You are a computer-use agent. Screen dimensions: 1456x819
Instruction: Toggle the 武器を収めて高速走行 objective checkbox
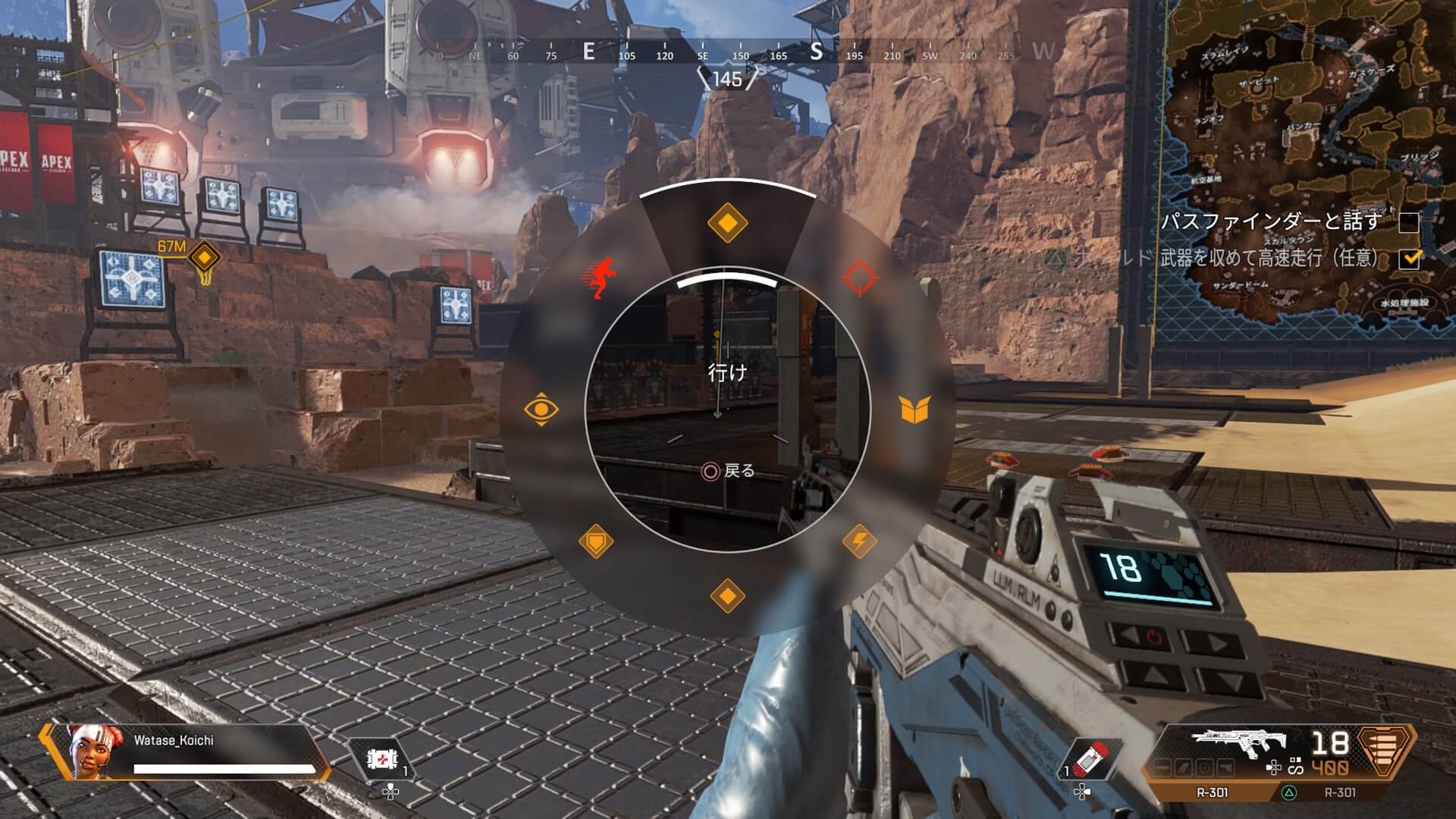pyautogui.click(x=1408, y=259)
